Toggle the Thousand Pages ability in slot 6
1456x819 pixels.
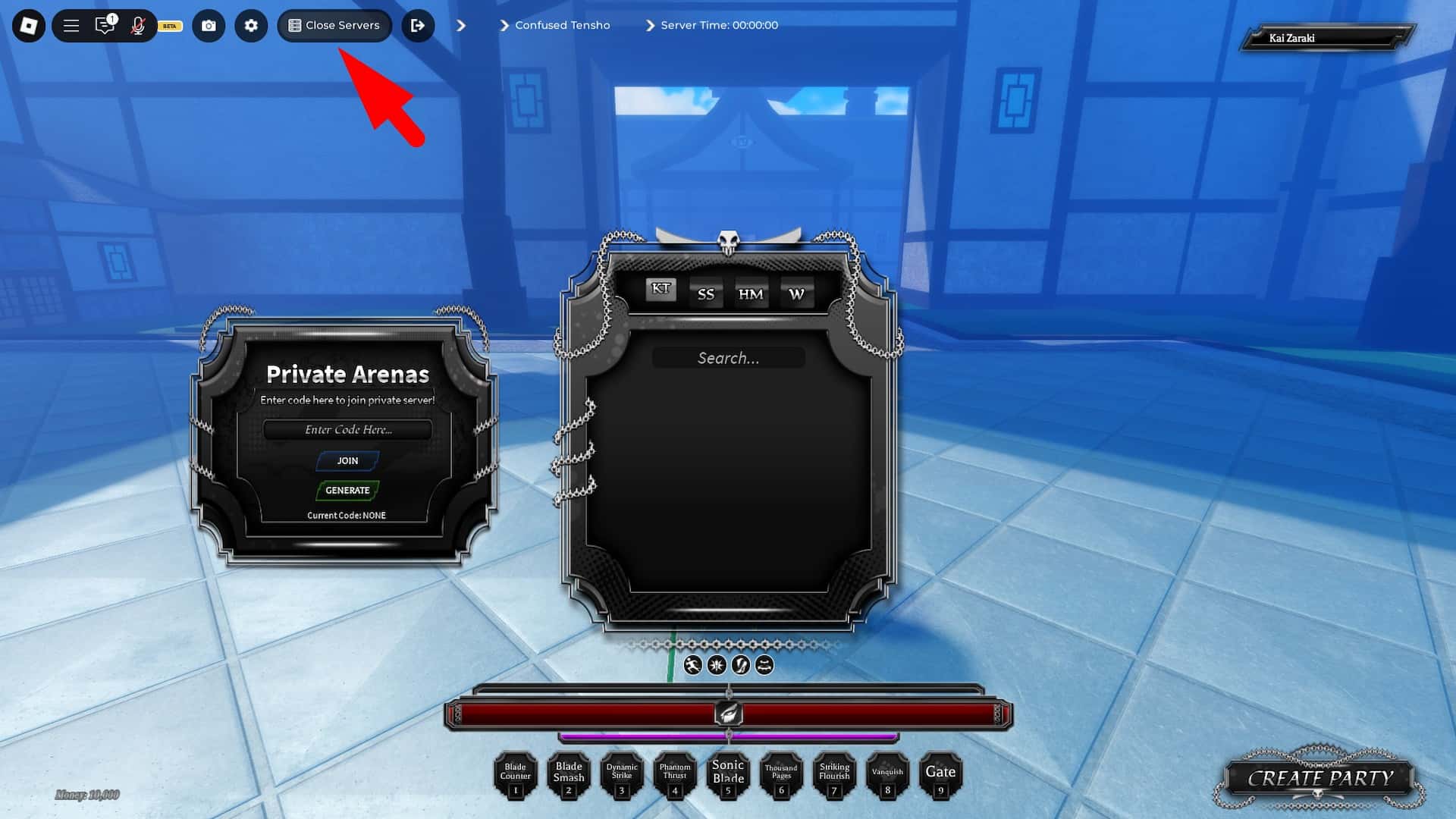(x=781, y=775)
